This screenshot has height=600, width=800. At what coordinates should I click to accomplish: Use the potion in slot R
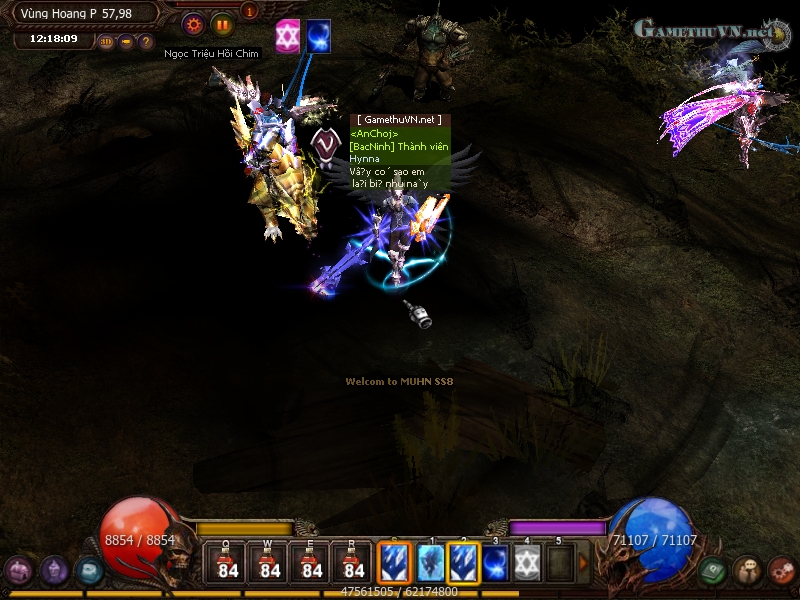coord(354,563)
